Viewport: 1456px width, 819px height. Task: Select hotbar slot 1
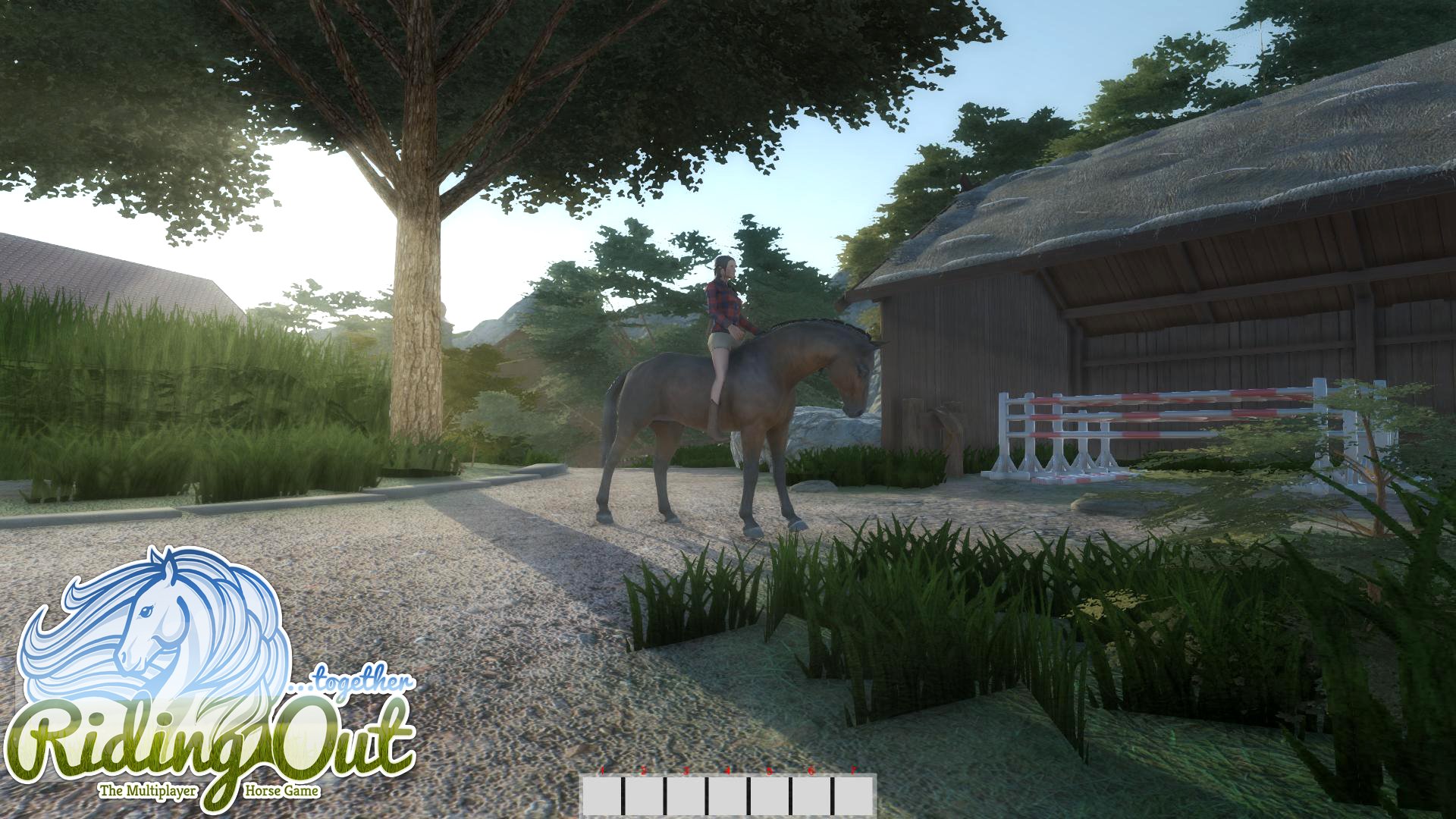coord(604,796)
